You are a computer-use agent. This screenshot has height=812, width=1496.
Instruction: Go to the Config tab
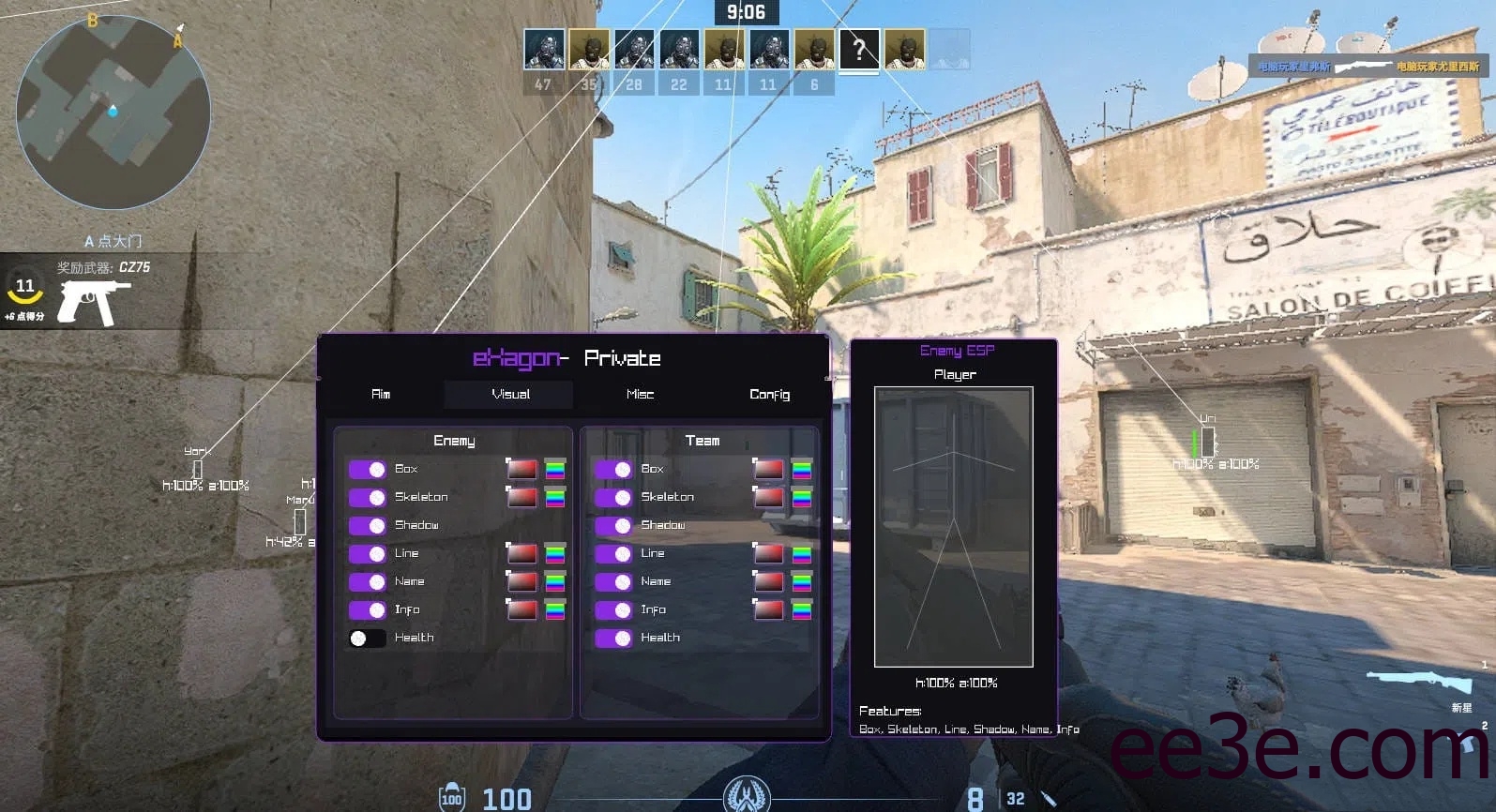[769, 395]
